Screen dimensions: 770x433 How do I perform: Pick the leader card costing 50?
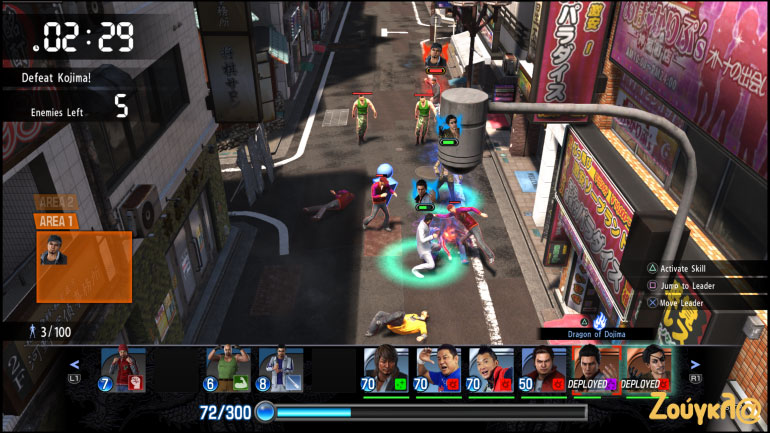tap(543, 370)
